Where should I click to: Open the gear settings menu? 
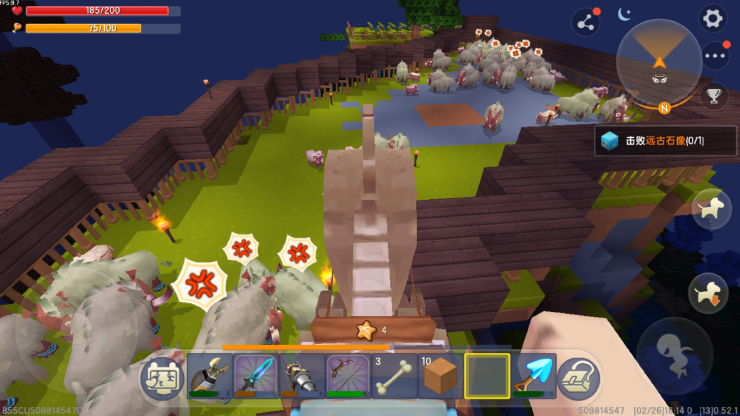coord(712,18)
